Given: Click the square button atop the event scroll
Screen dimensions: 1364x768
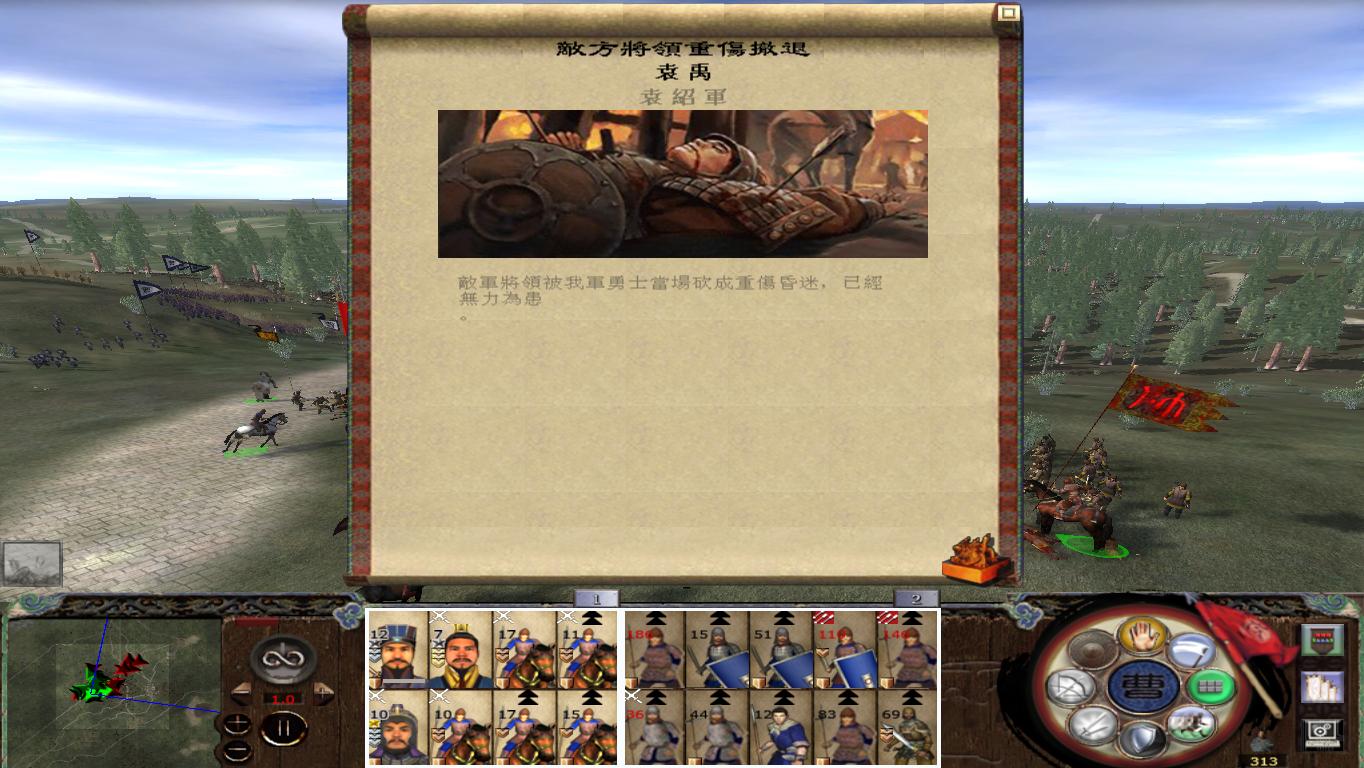Looking at the screenshot, I should point(1009,12).
